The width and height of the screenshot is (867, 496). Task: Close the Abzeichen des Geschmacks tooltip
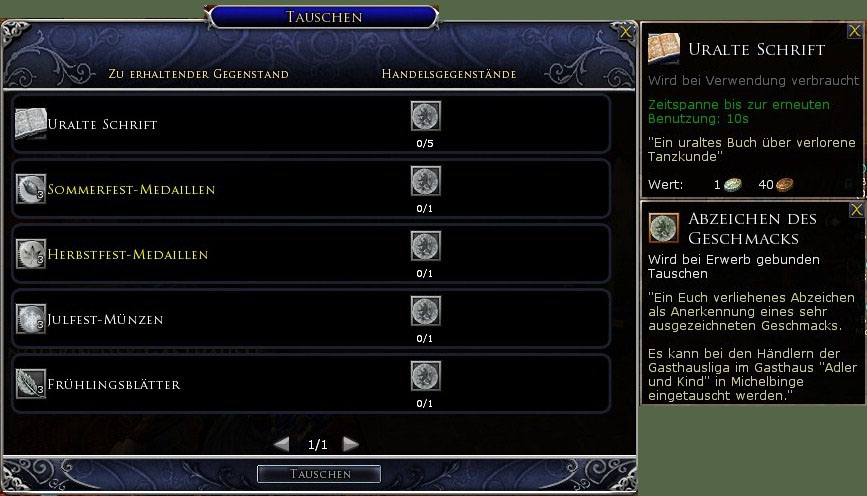coord(856,210)
